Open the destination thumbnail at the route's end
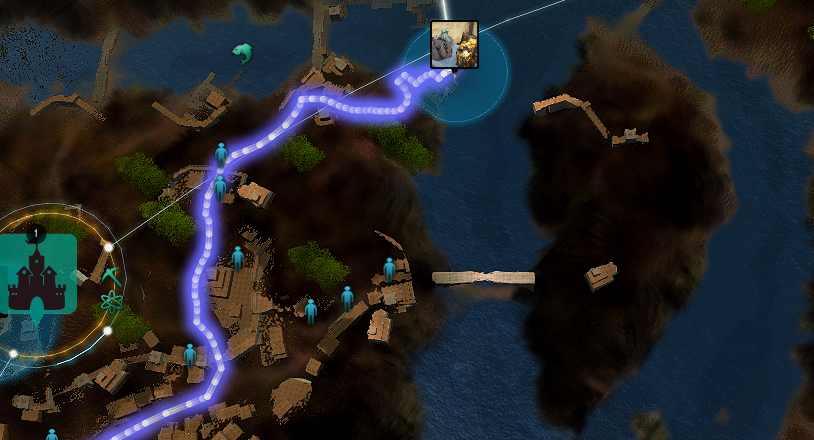Image resolution: width=814 pixels, height=440 pixels. (x=454, y=44)
